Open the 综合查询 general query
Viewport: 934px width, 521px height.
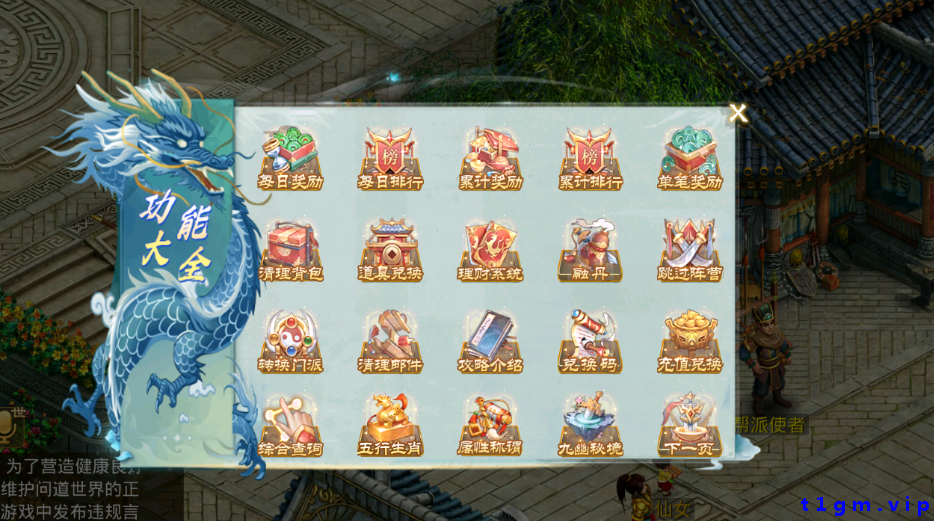coord(291,426)
